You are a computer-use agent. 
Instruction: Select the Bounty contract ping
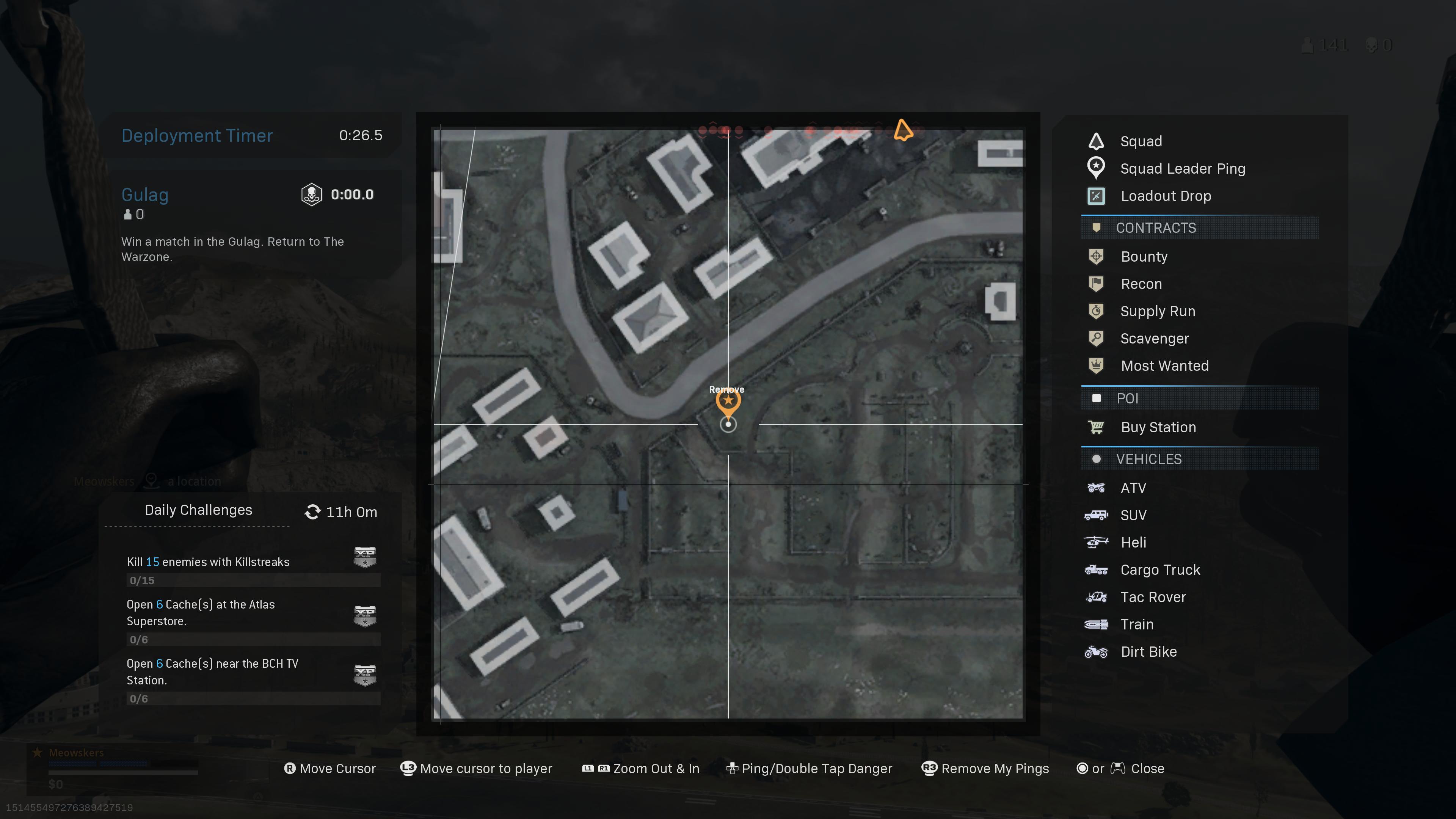[1097, 257]
